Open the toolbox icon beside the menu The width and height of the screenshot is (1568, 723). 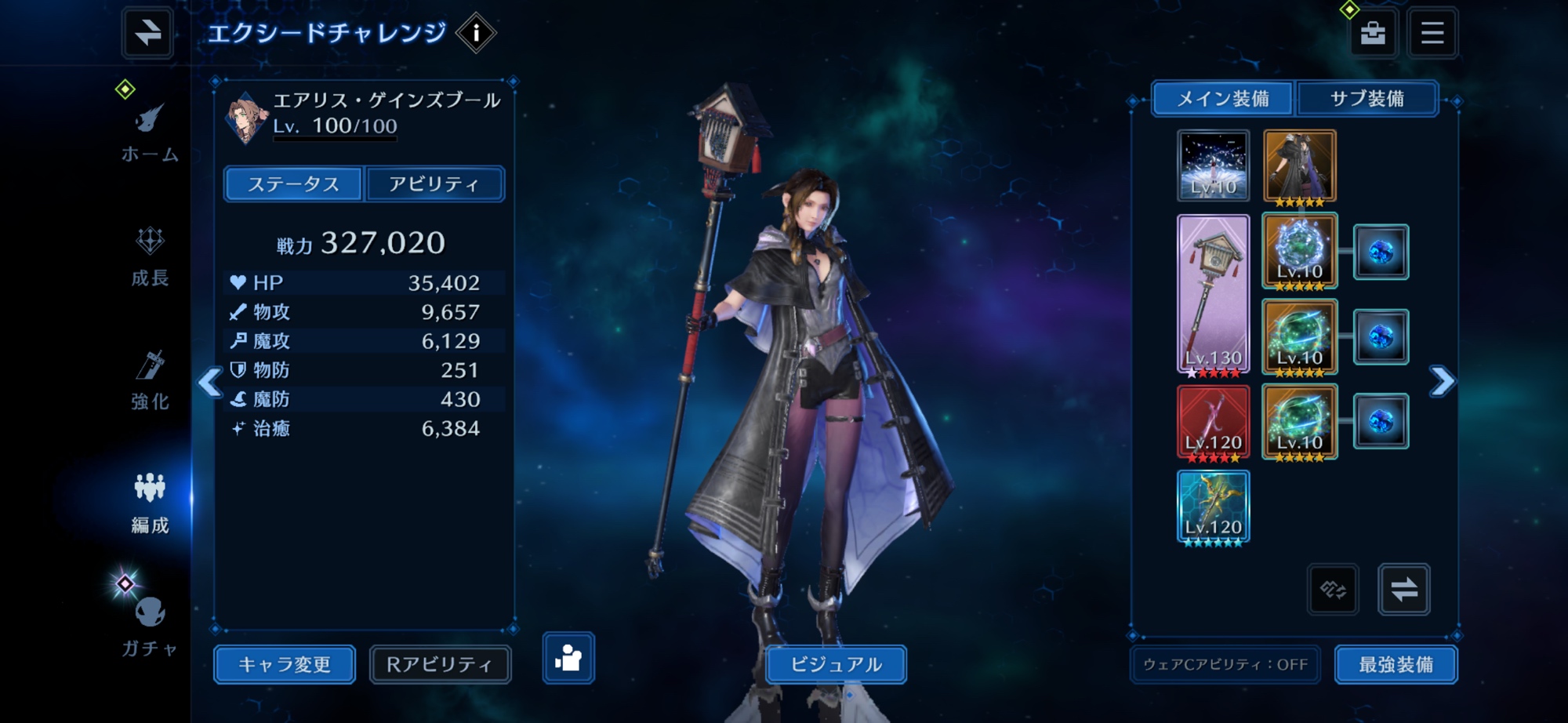click(x=1372, y=33)
